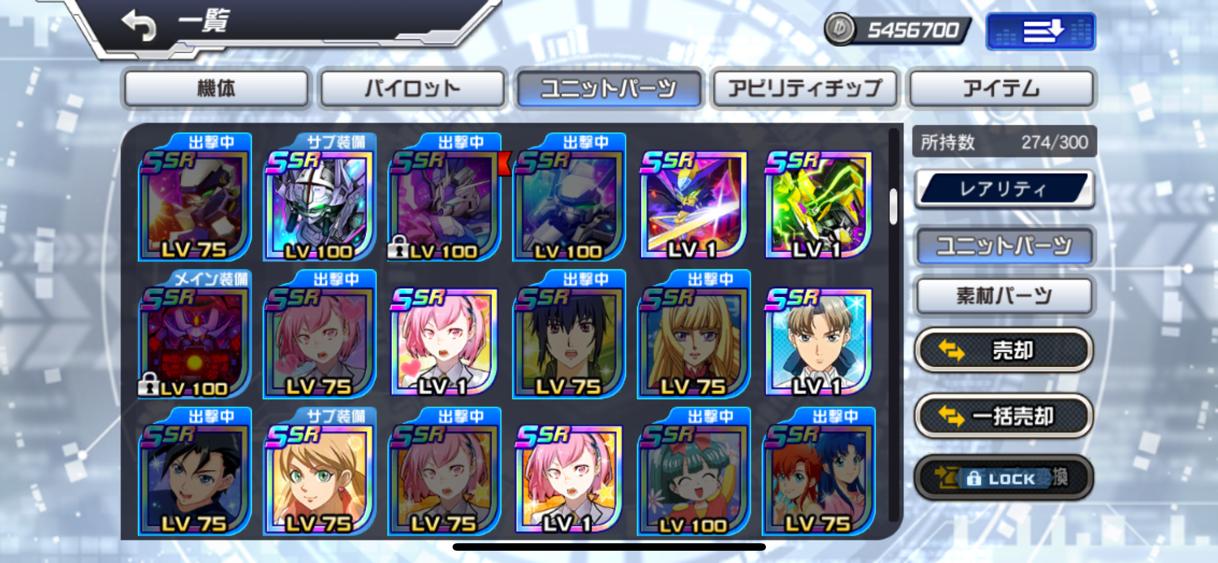Viewport: 1218px width, 563px height.
Task: Show the アビリティチップ tab
Action: [x=804, y=89]
